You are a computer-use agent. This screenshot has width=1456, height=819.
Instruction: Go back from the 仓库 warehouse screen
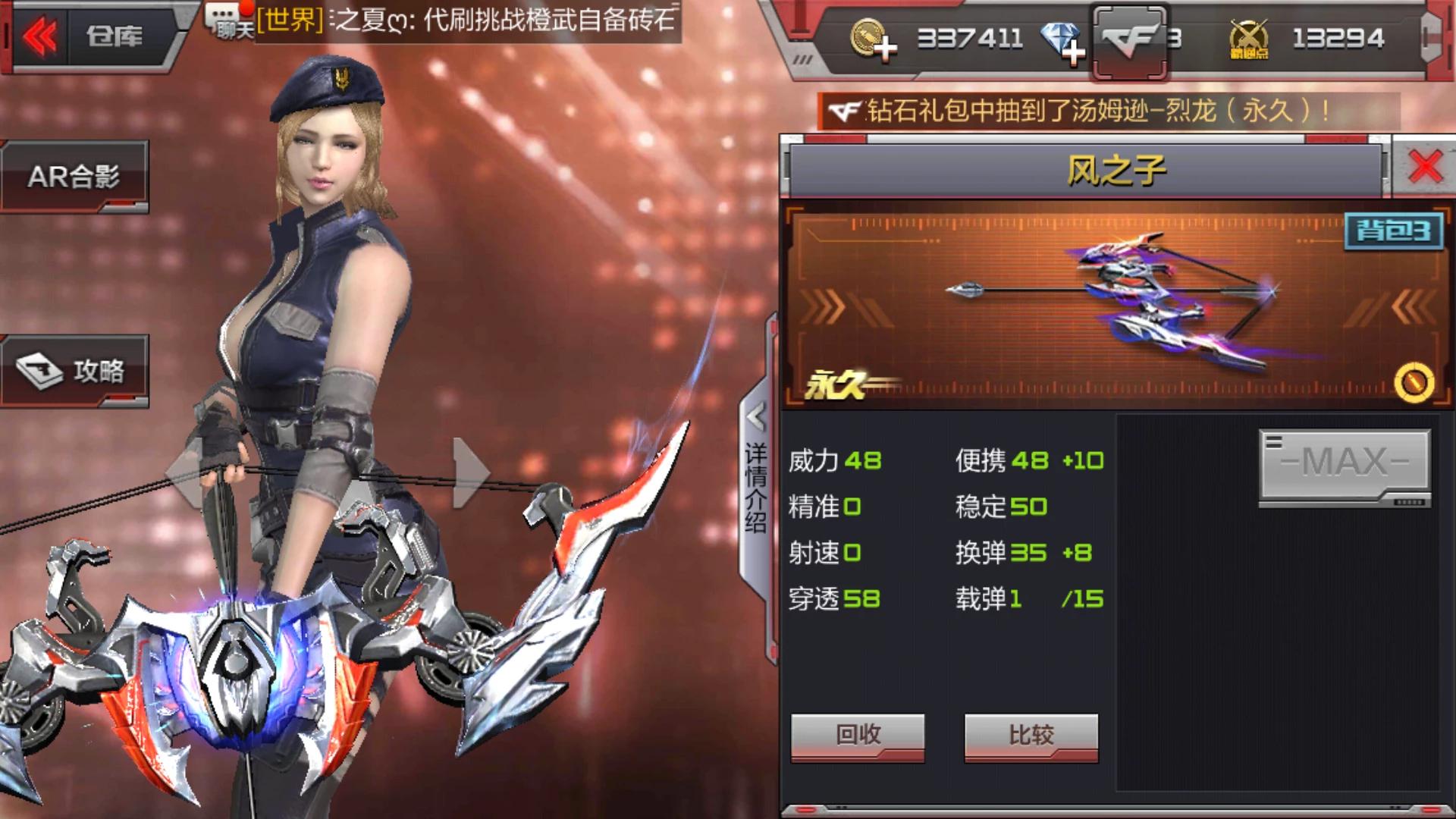(40, 36)
